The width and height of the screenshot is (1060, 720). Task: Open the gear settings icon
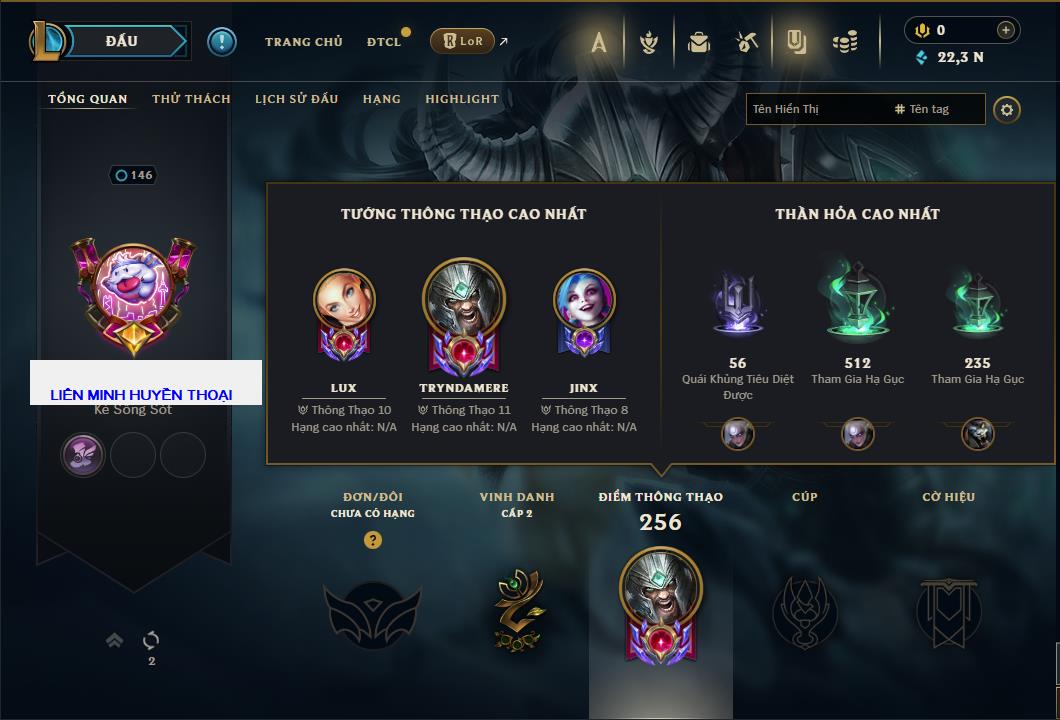click(1007, 109)
